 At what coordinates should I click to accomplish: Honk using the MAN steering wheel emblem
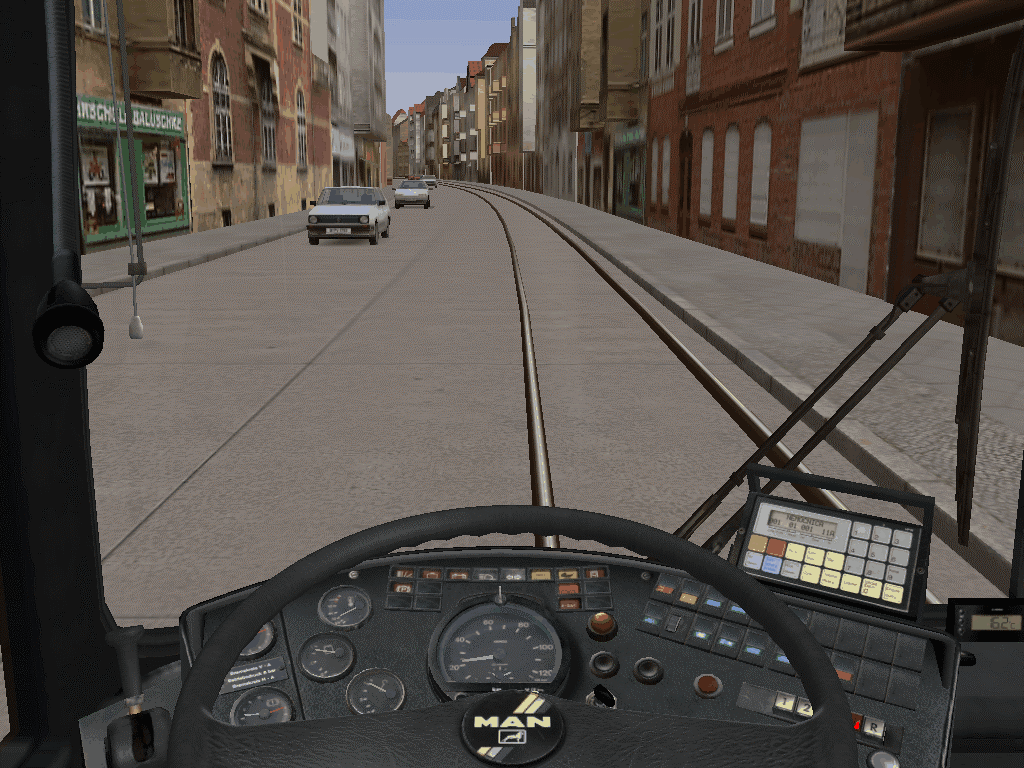click(512, 726)
